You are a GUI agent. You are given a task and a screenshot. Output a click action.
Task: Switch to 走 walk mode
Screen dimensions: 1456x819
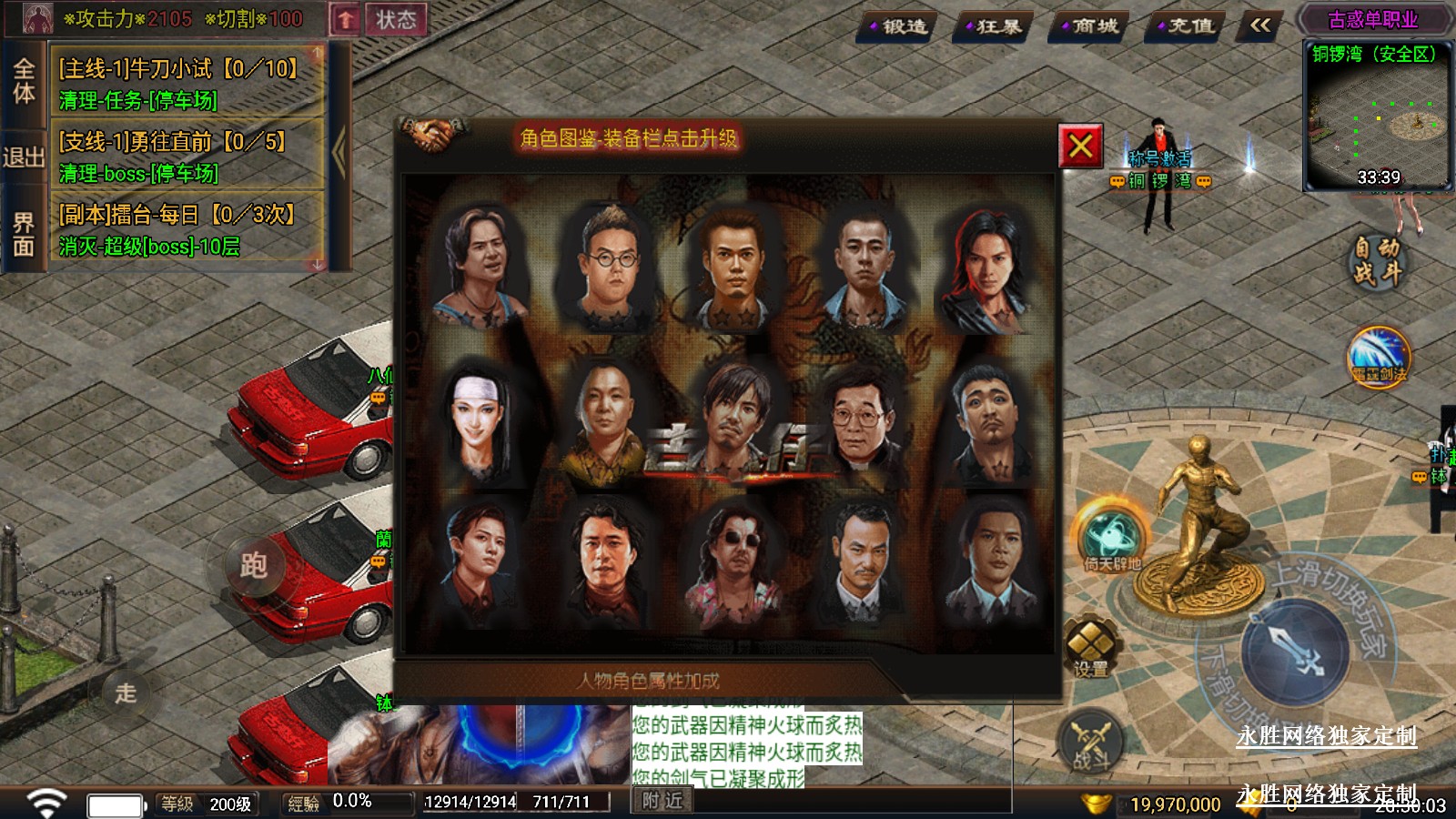pyautogui.click(x=126, y=693)
